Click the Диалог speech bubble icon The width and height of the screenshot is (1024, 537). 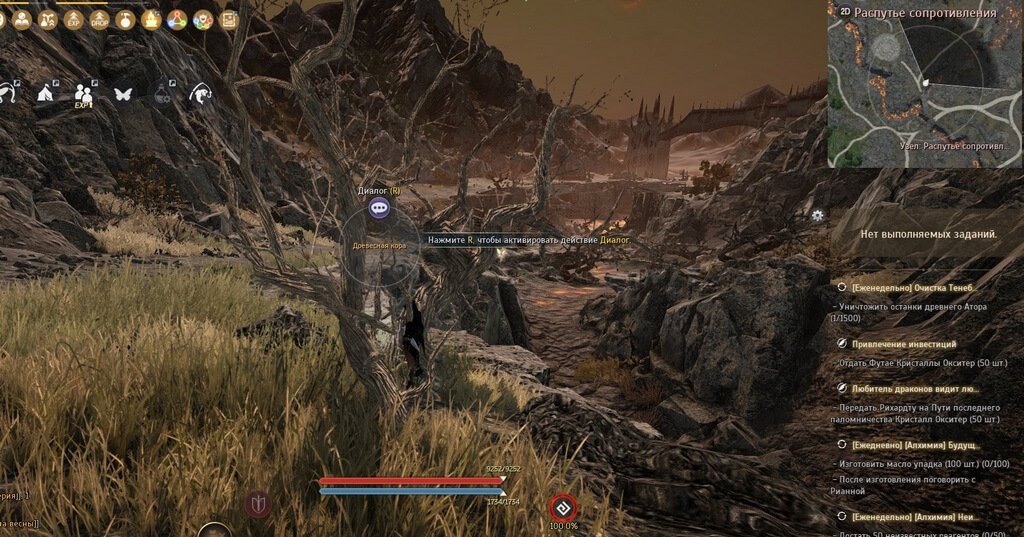[378, 208]
